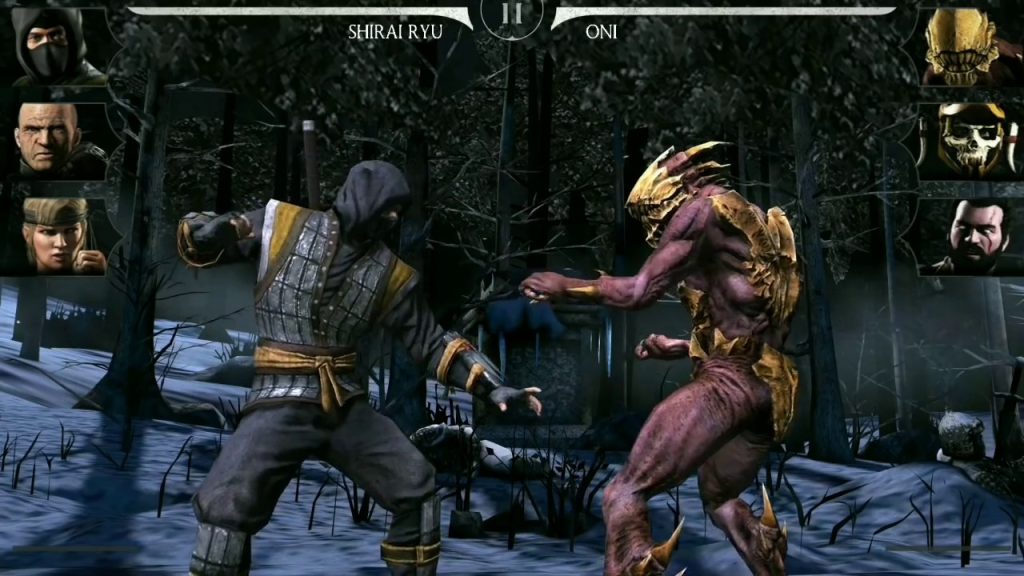Screen dimensions: 1024x576
Task: Pause the fight with the pause button
Action: click(x=512, y=15)
